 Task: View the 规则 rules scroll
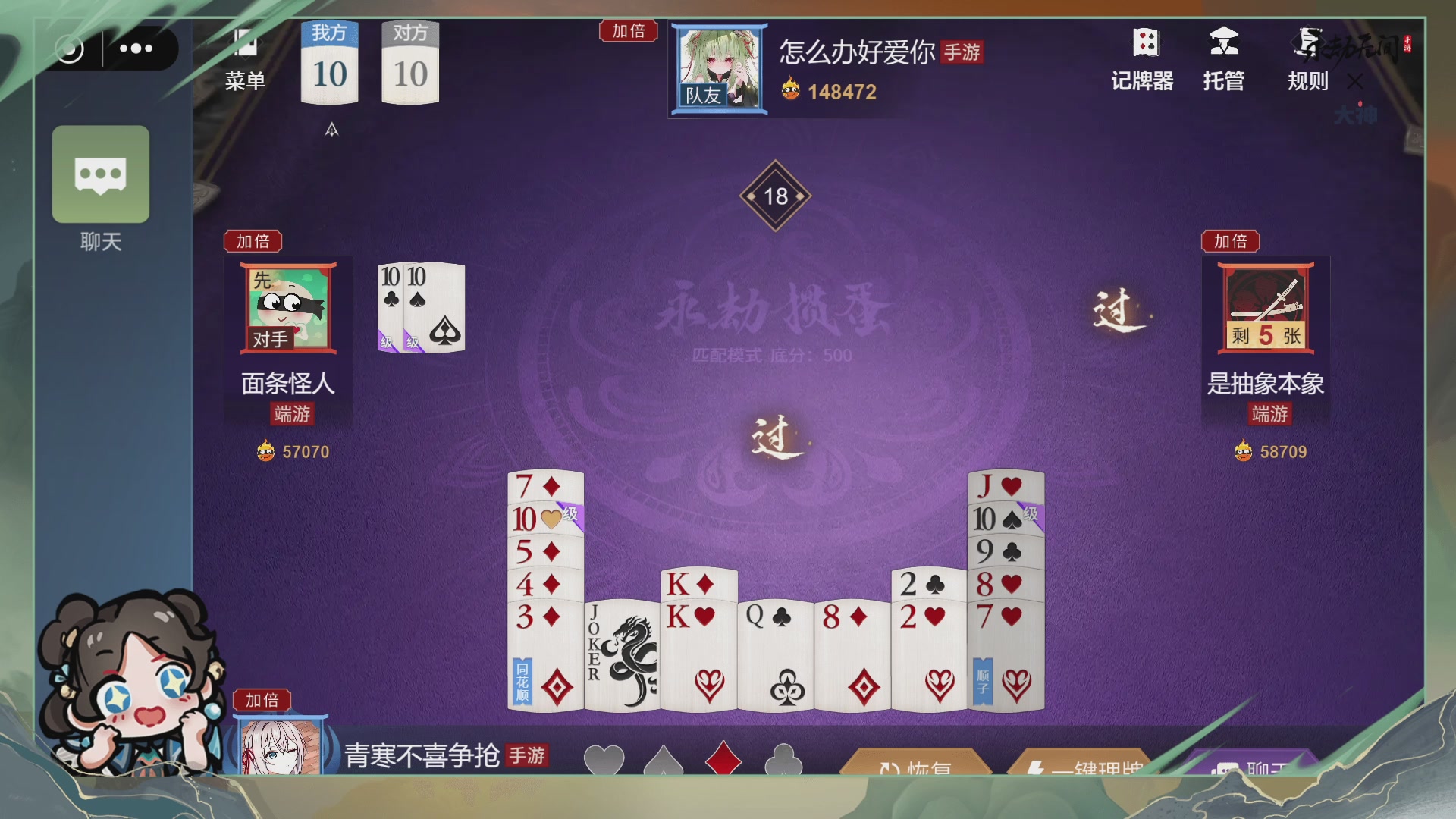tap(1307, 57)
